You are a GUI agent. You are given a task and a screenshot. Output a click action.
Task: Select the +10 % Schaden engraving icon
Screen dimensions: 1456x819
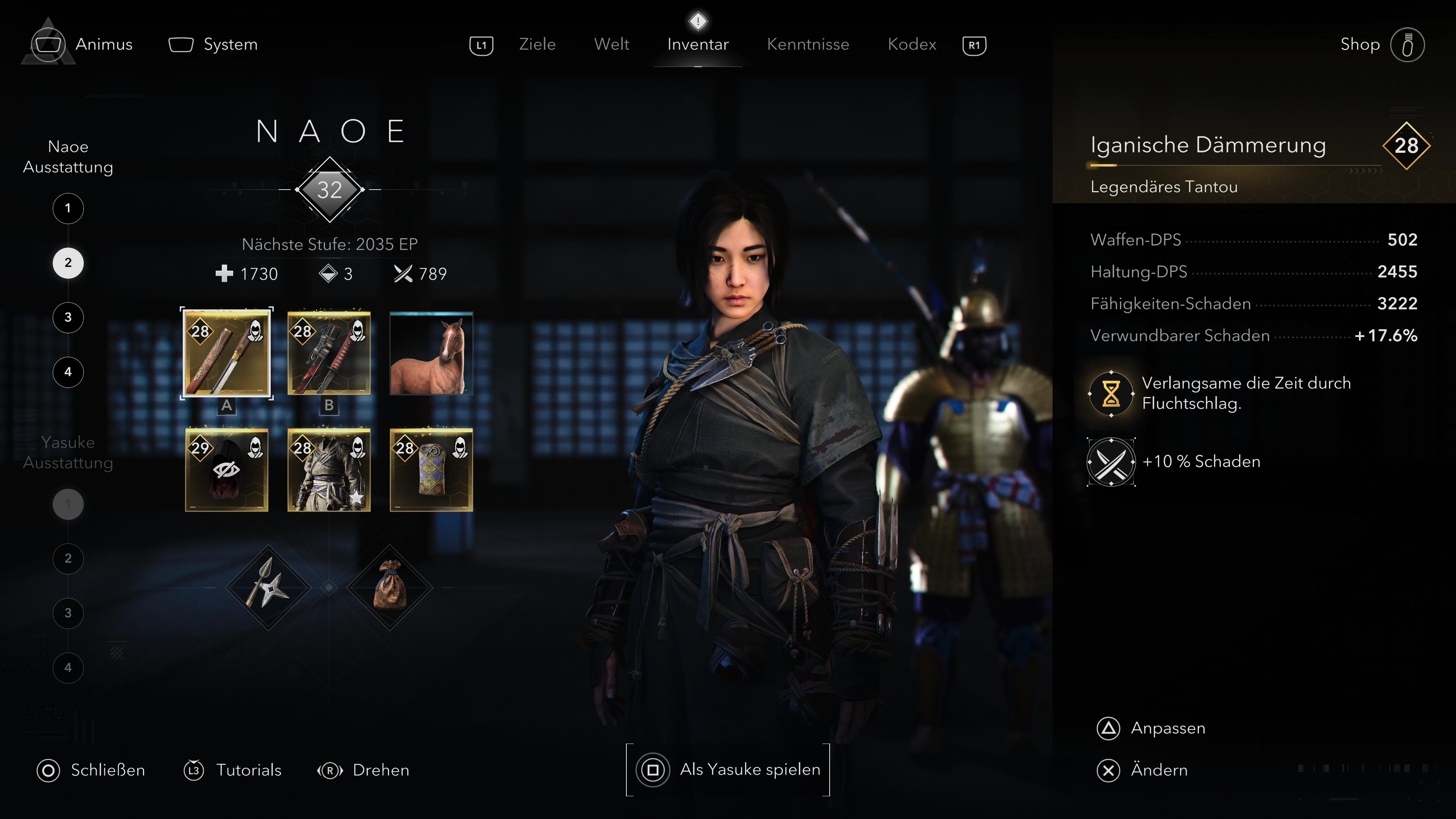tap(1111, 462)
